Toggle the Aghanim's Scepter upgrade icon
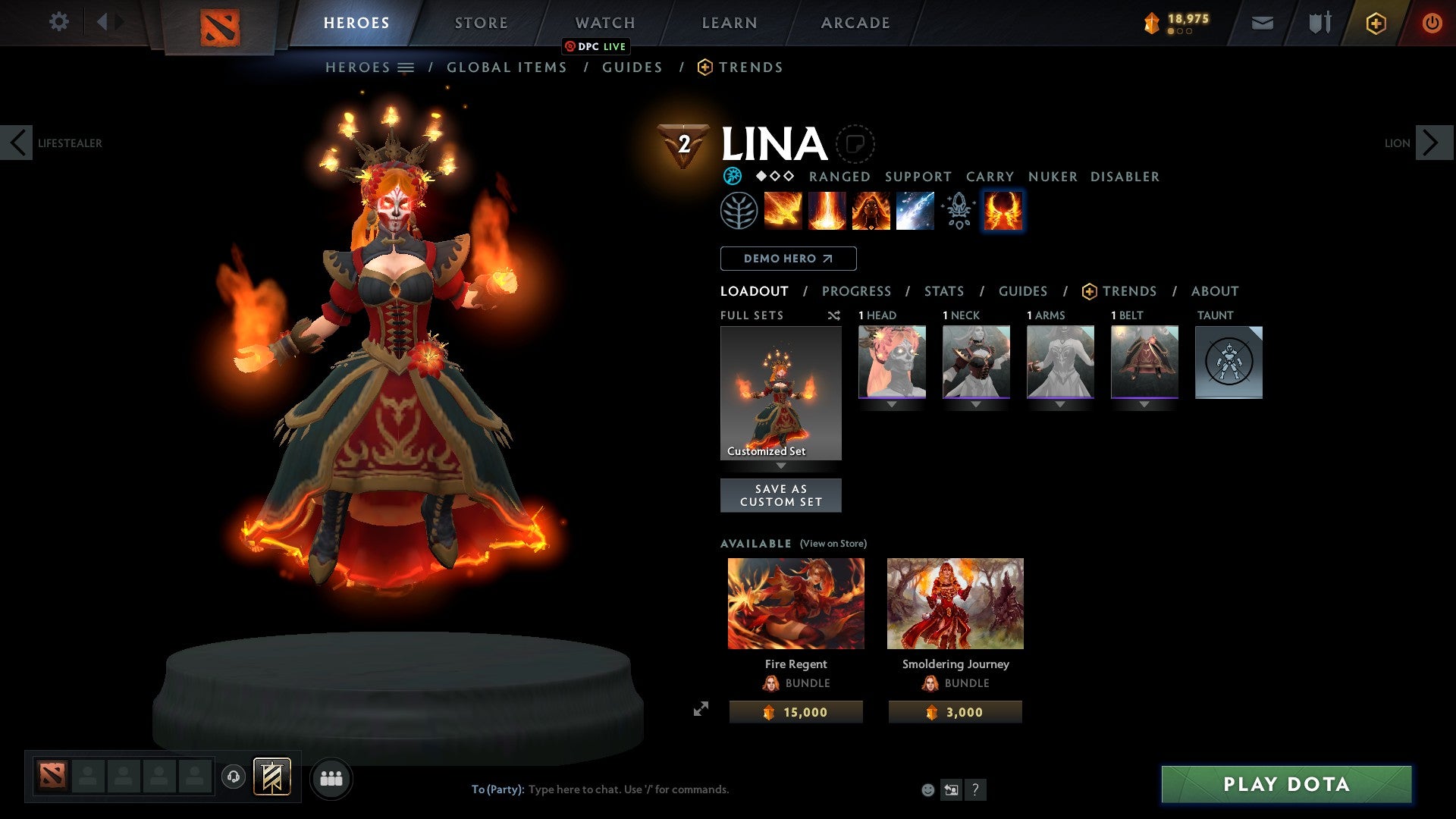 click(958, 211)
